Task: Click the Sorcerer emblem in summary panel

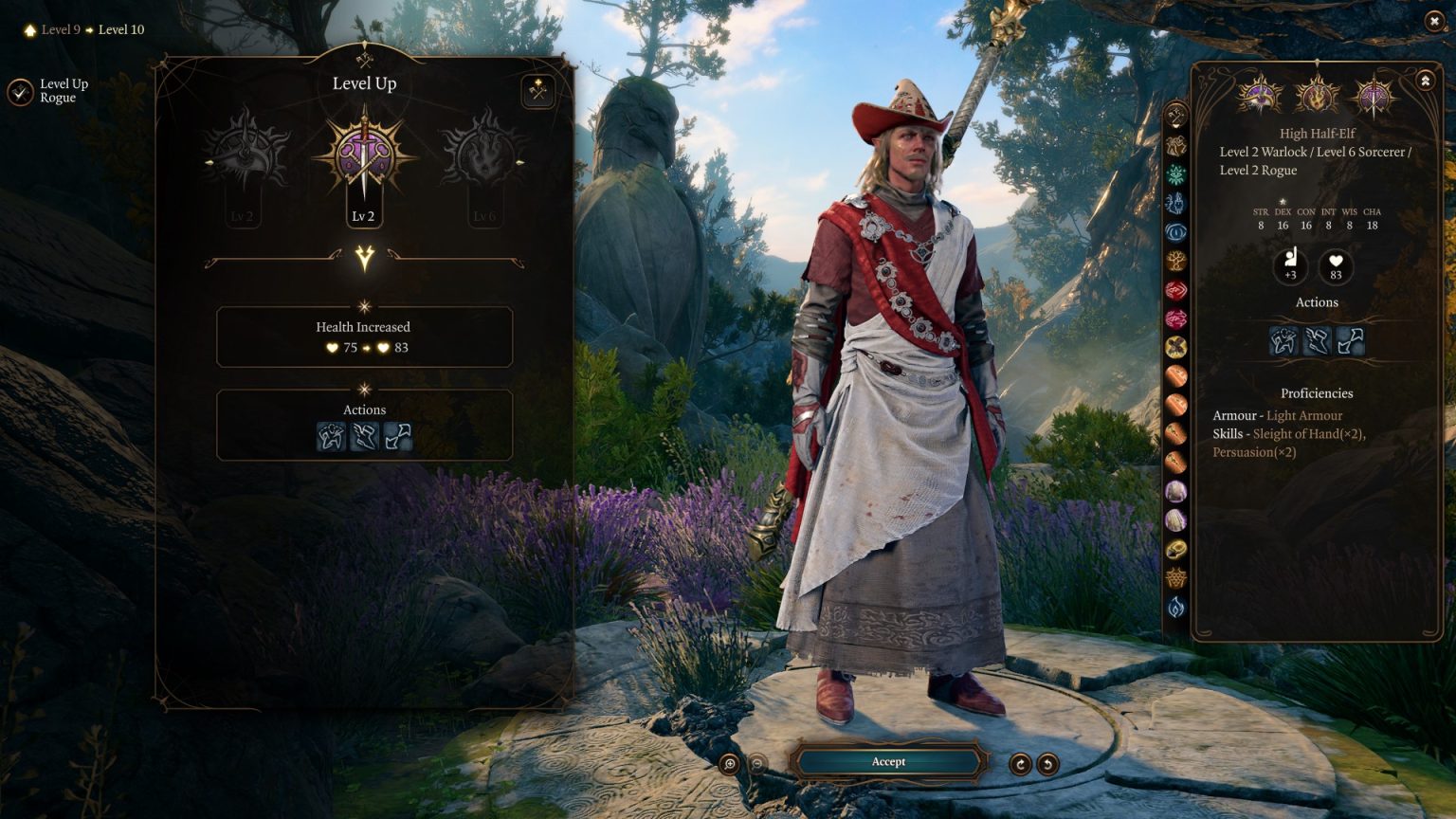Action: [x=1317, y=96]
